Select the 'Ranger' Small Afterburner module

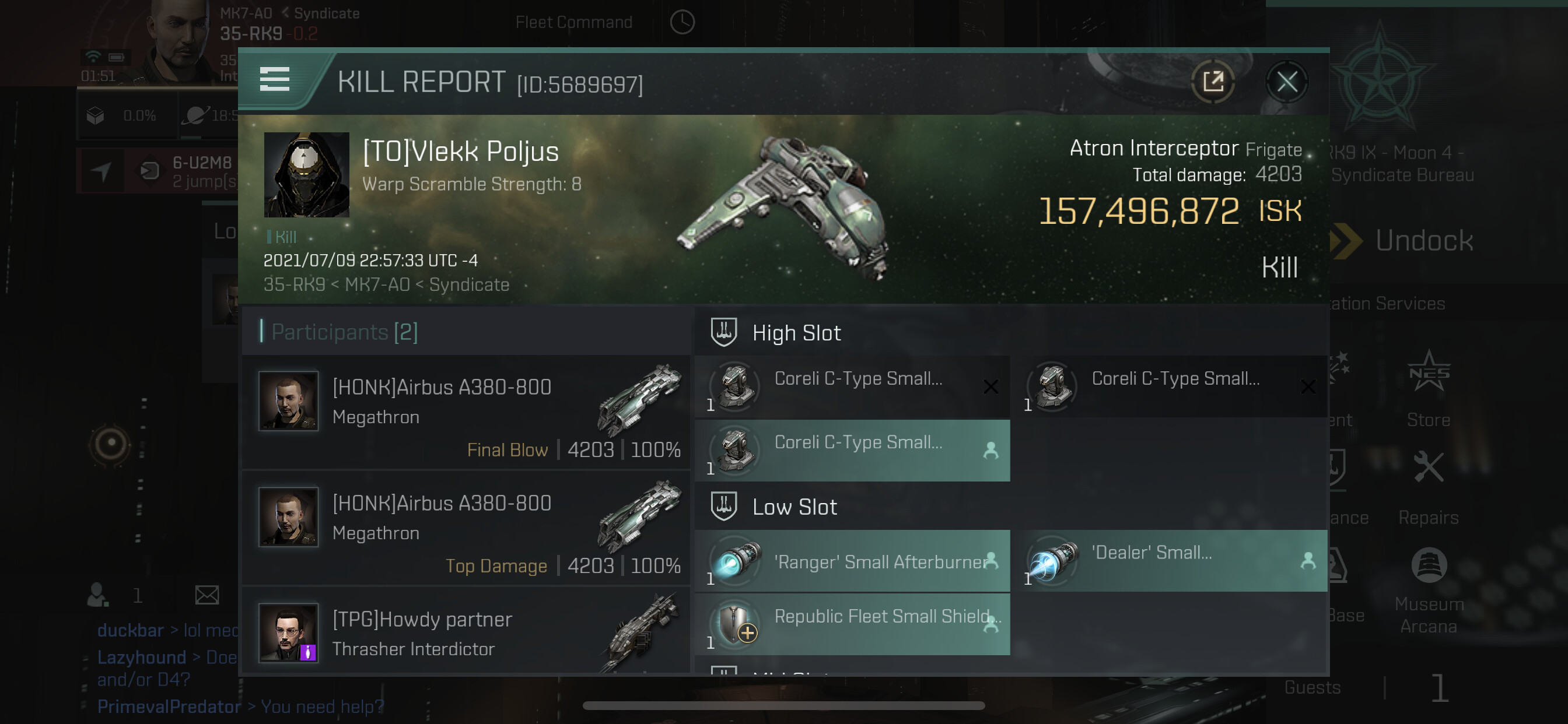[852, 561]
